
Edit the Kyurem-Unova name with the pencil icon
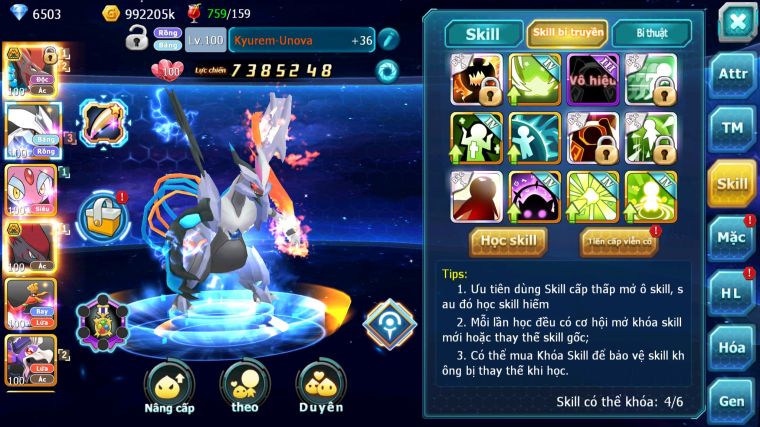pos(389,39)
